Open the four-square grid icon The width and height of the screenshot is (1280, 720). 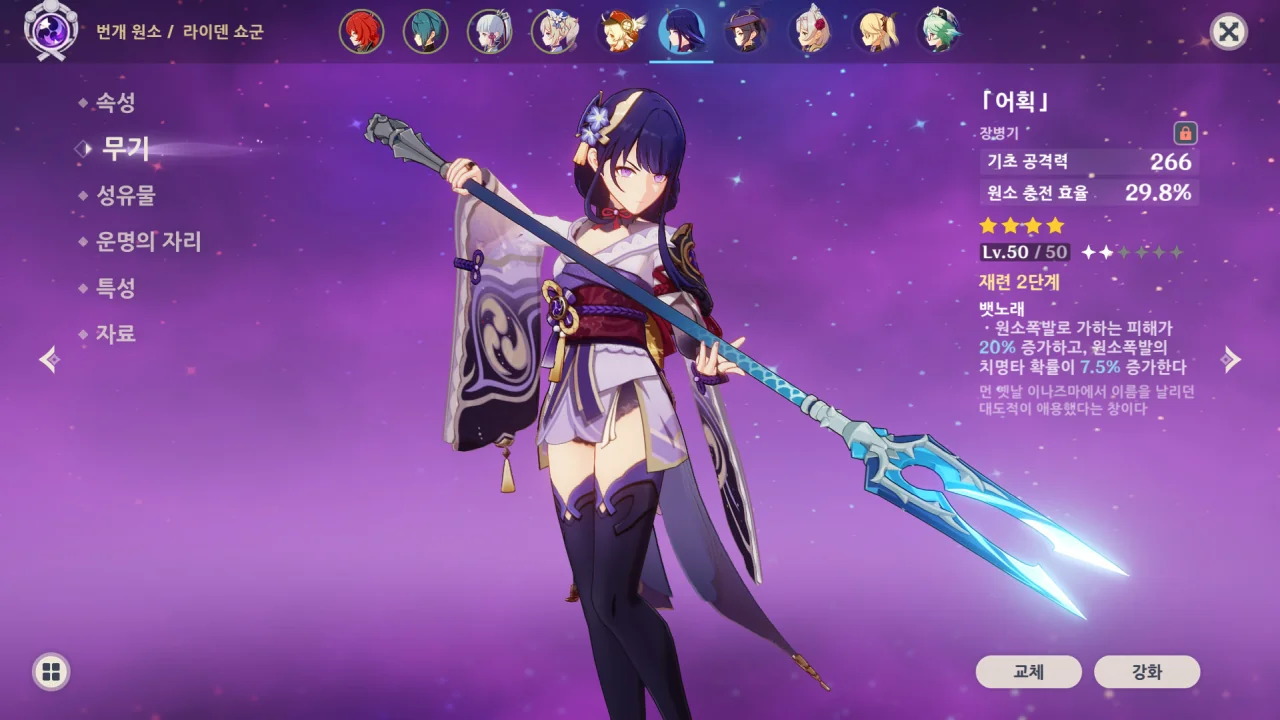click(x=51, y=671)
